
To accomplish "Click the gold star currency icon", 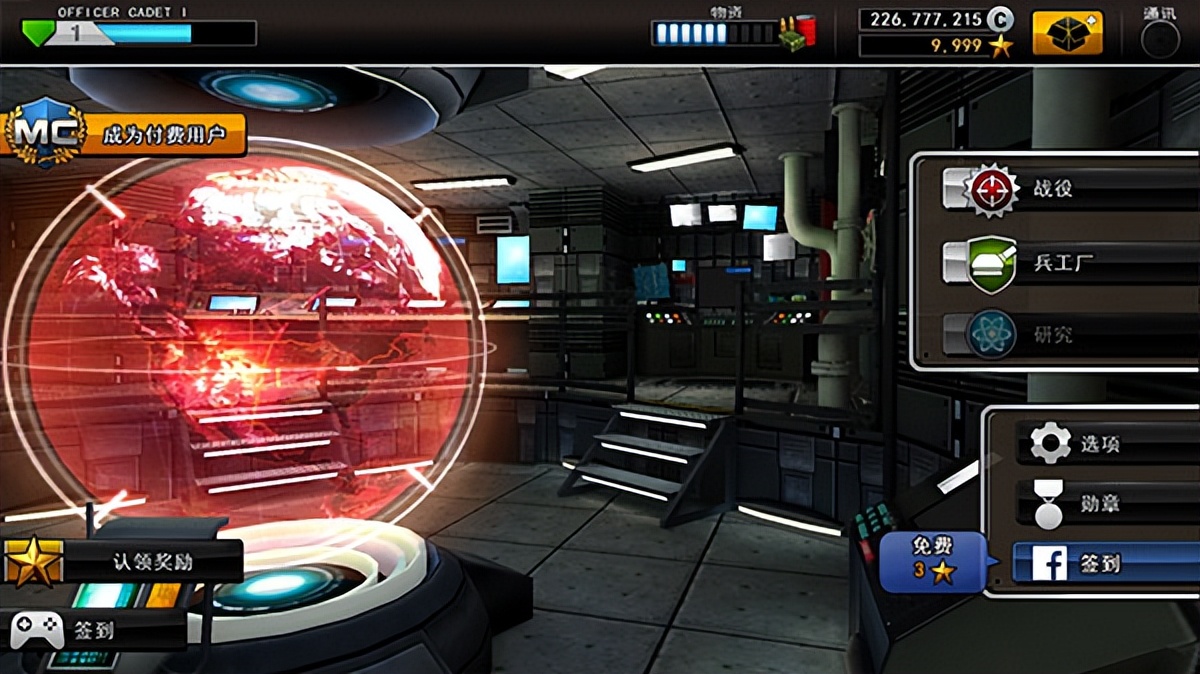I will click(x=1001, y=46).
